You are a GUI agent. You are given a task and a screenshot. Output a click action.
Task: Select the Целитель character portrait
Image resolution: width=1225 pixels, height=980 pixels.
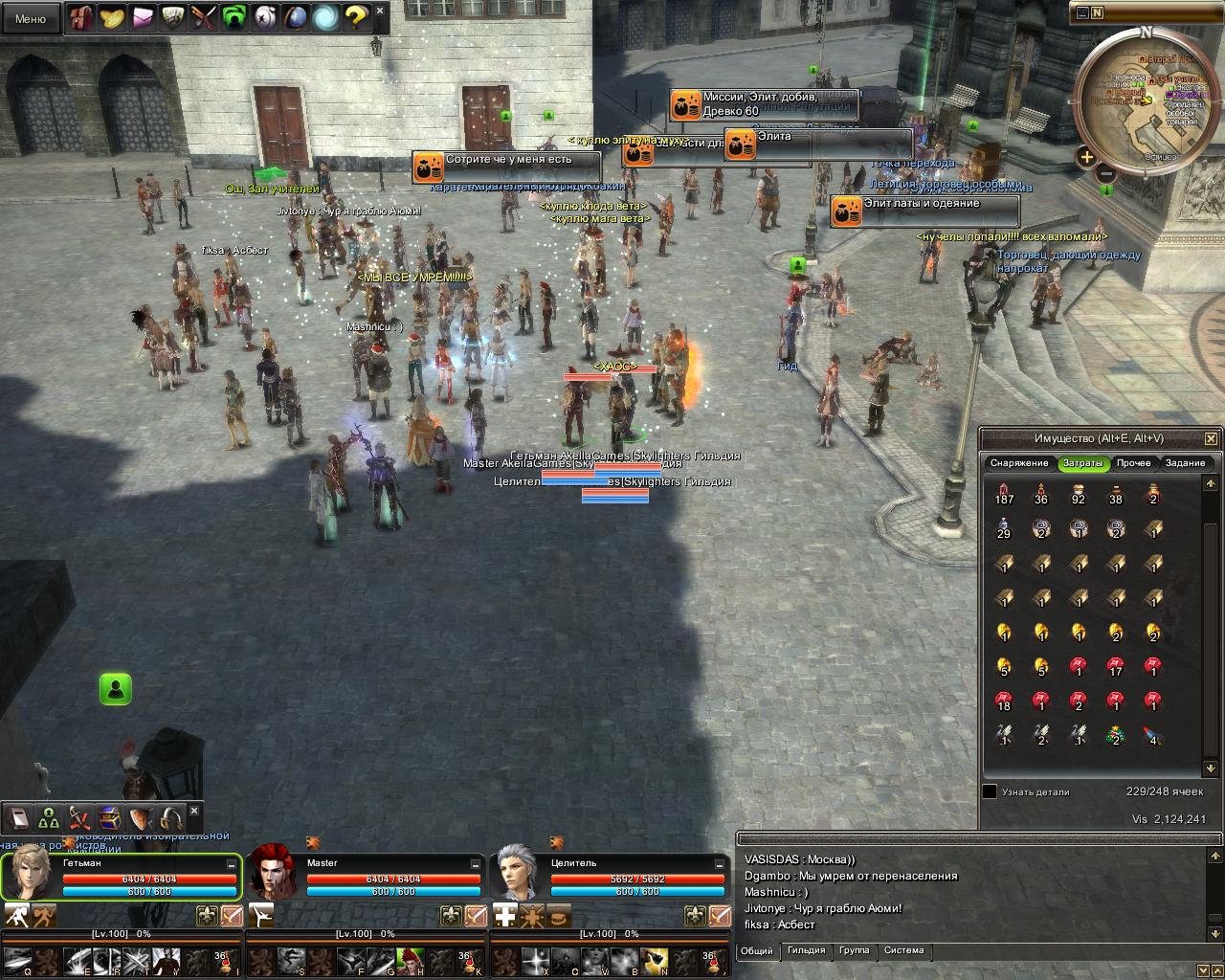[x=518, y=874]
